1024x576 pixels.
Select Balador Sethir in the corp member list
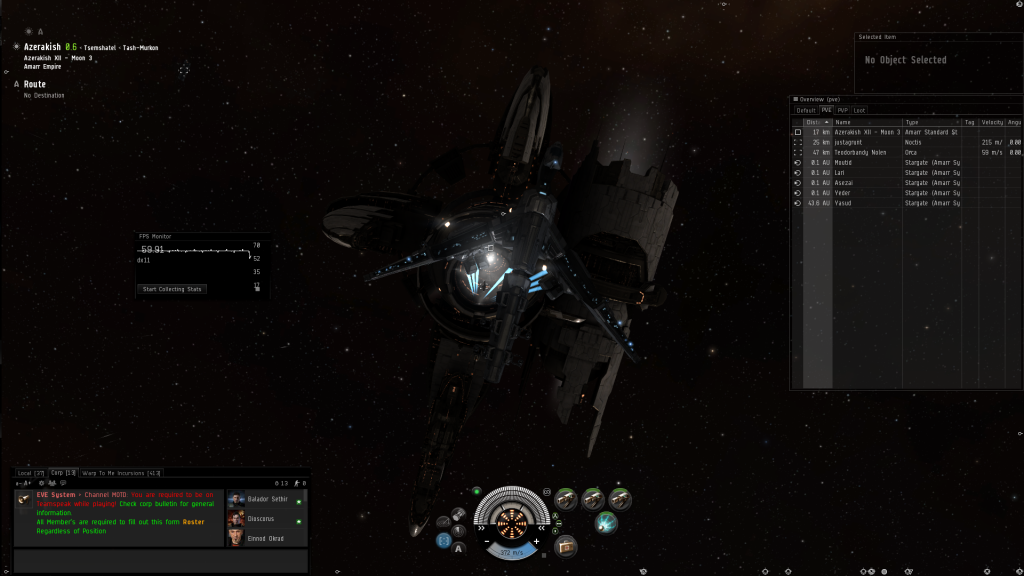[267, 499]
